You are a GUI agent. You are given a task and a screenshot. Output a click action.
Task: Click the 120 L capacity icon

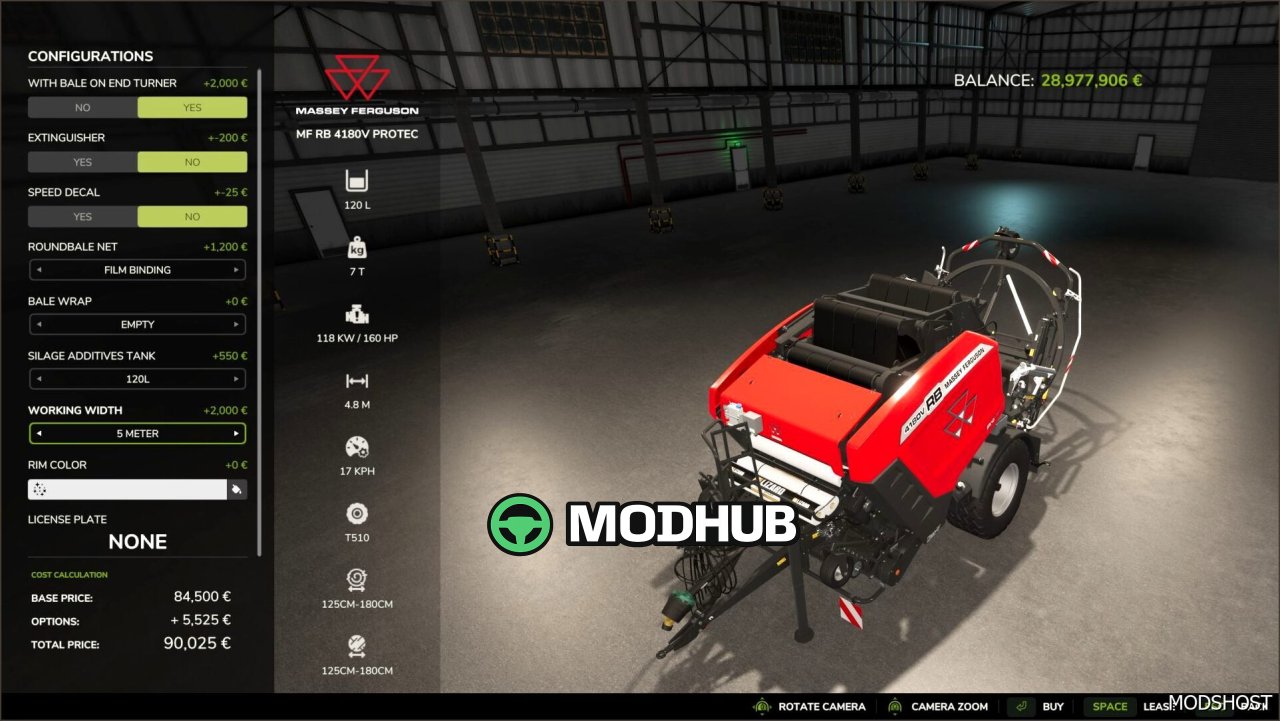[x=357, y=182]
